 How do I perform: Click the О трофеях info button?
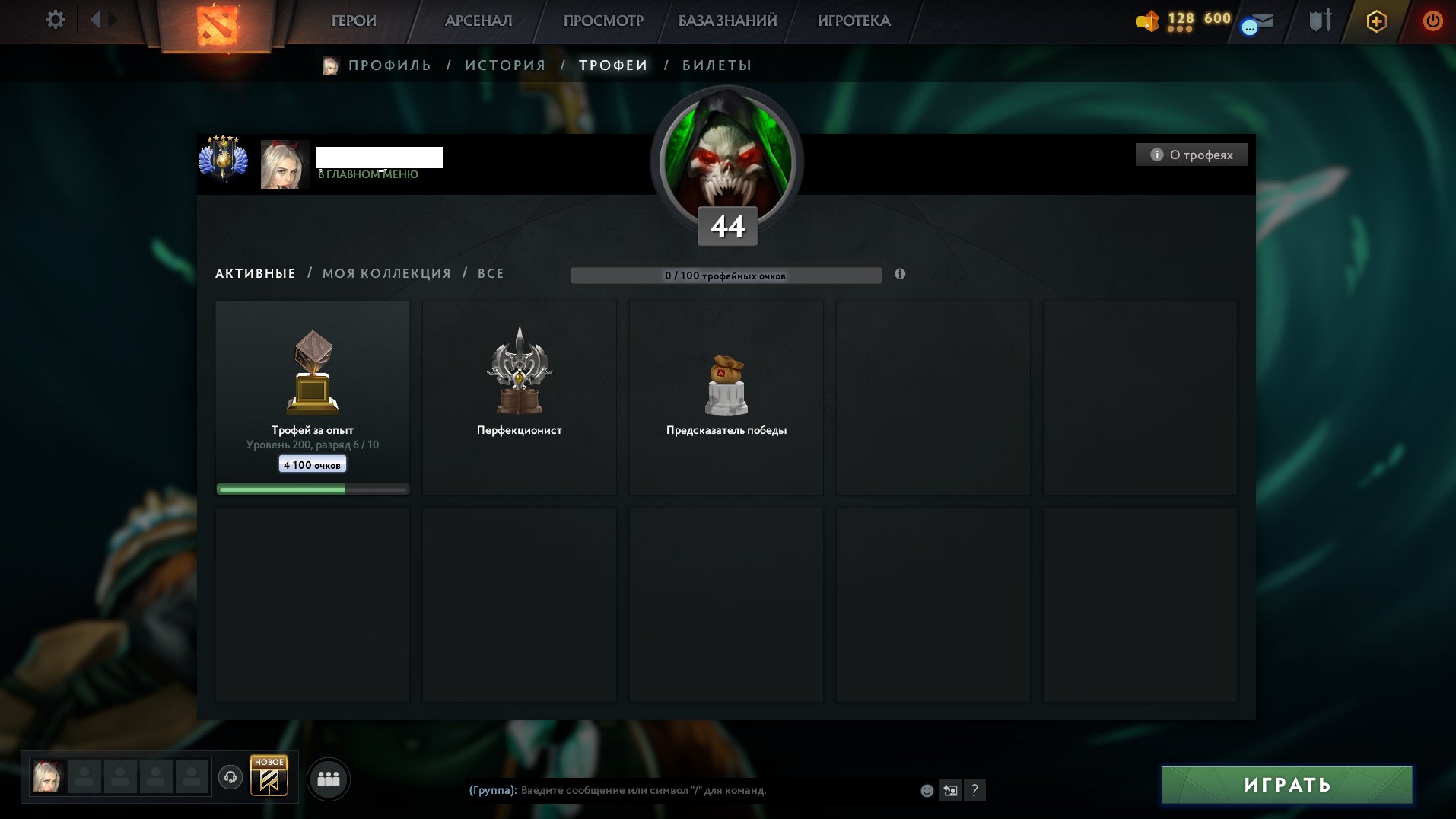coord(1191,155)
